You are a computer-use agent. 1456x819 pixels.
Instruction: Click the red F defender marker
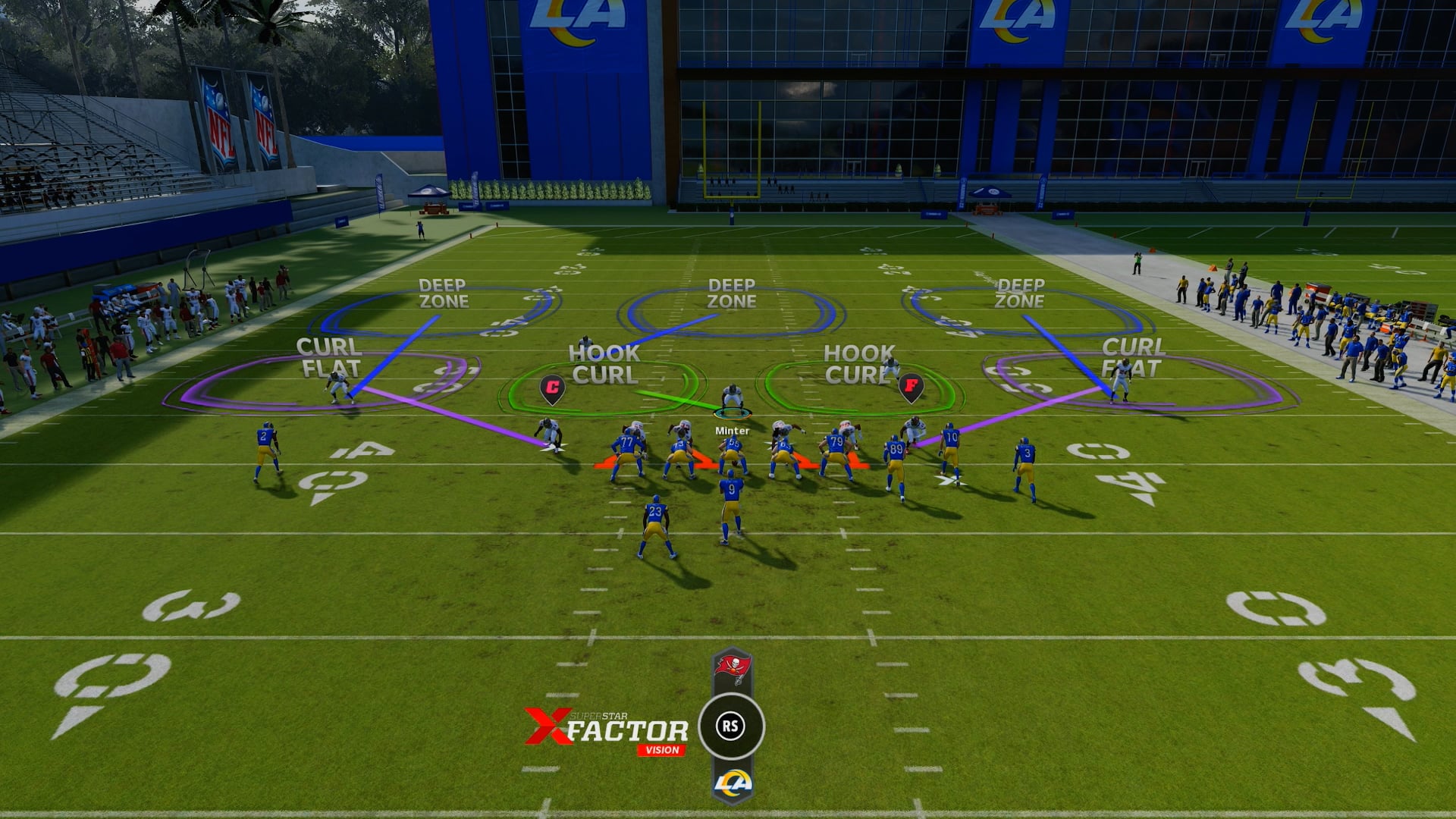coord(910,386)
